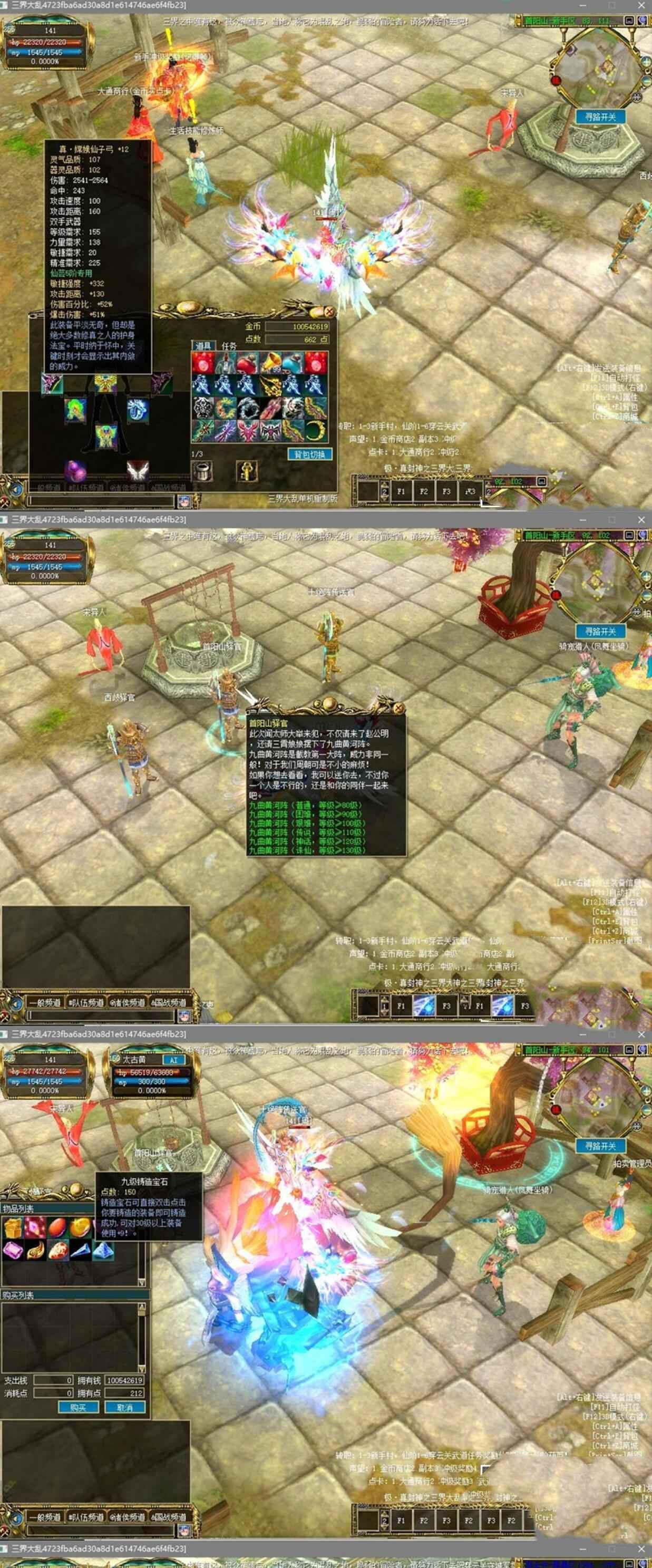Select the blue pyramid crystal shop item
This screenshot has width=652, height=1568.
coord(102,1250)
